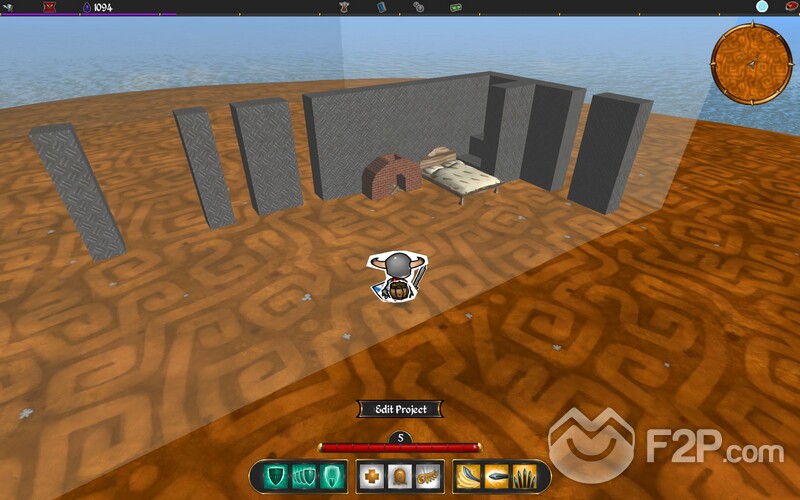
Task: Activate the orange cross healing ability
Action: tap(372, 476)
